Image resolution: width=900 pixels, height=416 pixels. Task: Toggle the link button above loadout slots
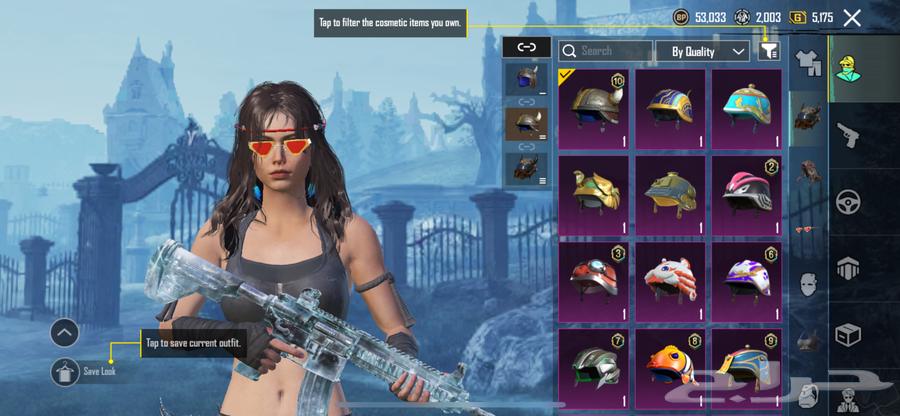527,46
